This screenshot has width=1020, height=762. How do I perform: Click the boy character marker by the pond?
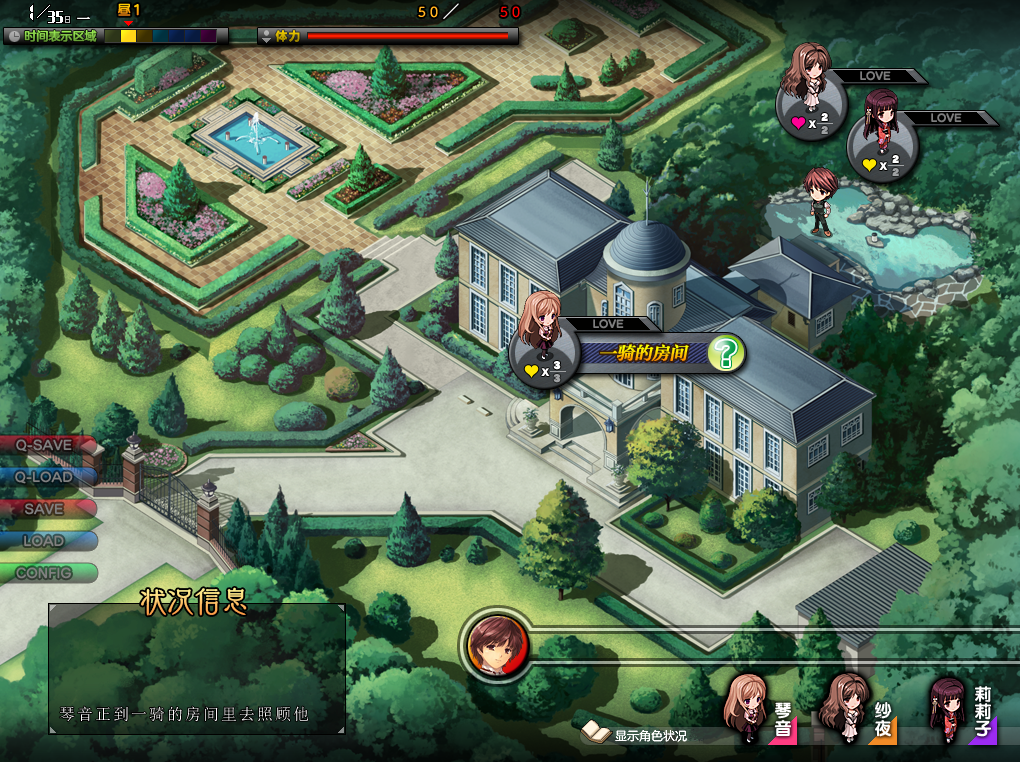pos(820,202)
